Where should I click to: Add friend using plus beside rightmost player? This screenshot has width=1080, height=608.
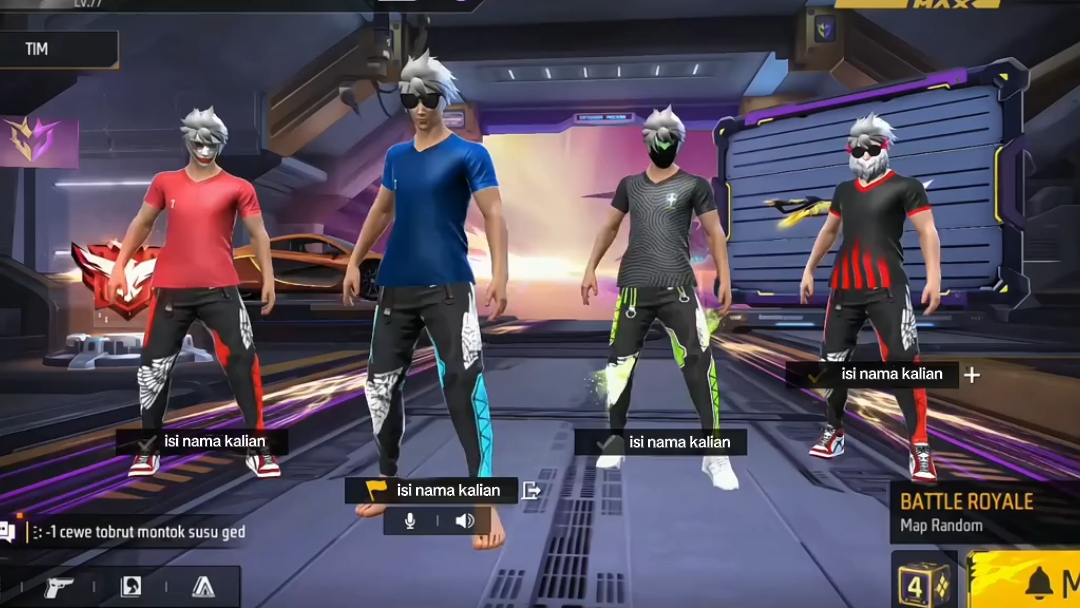coord(971,375)
